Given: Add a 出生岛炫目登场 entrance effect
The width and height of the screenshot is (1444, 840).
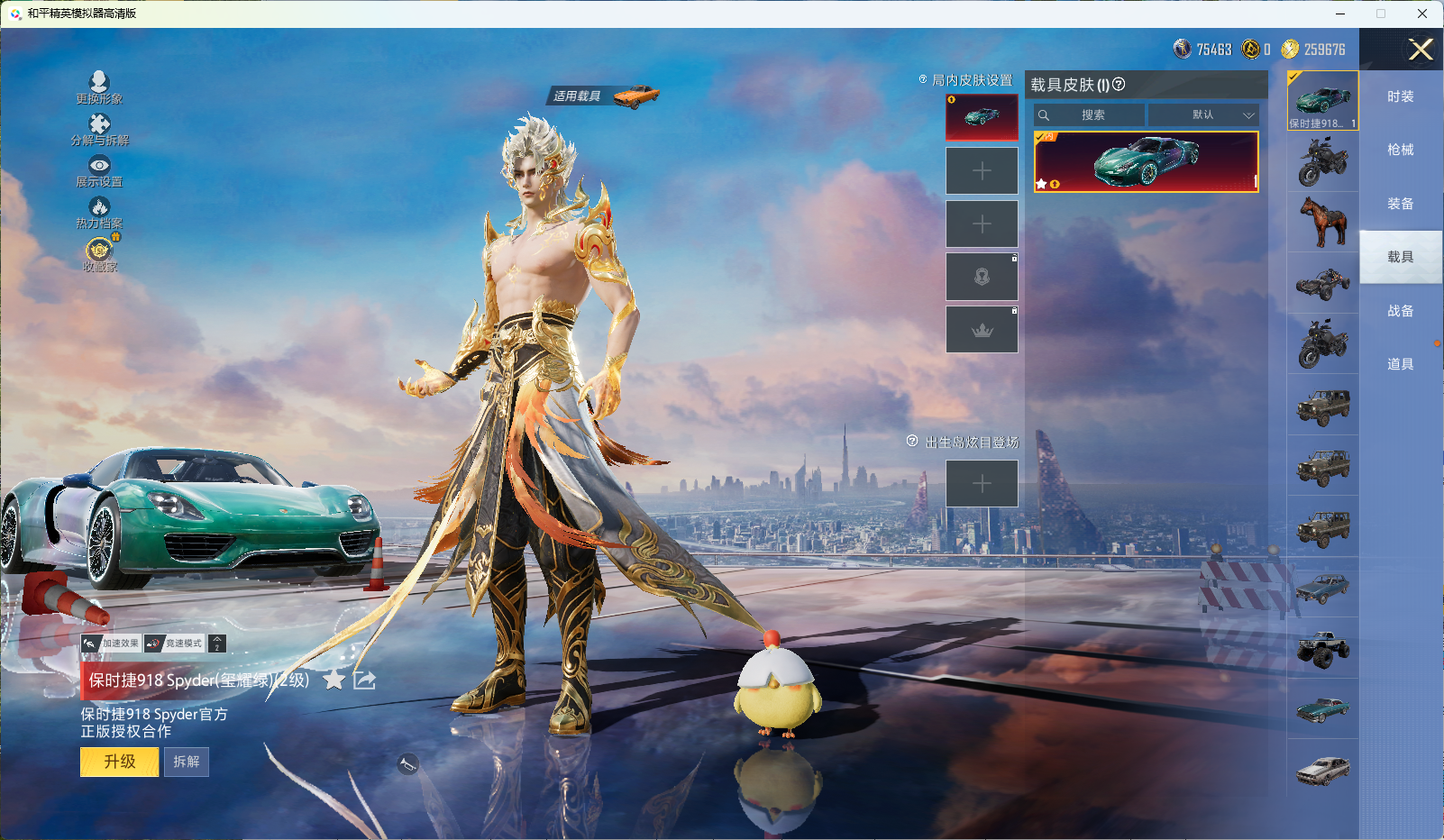Looking at the screenshot, I should 982,484.
